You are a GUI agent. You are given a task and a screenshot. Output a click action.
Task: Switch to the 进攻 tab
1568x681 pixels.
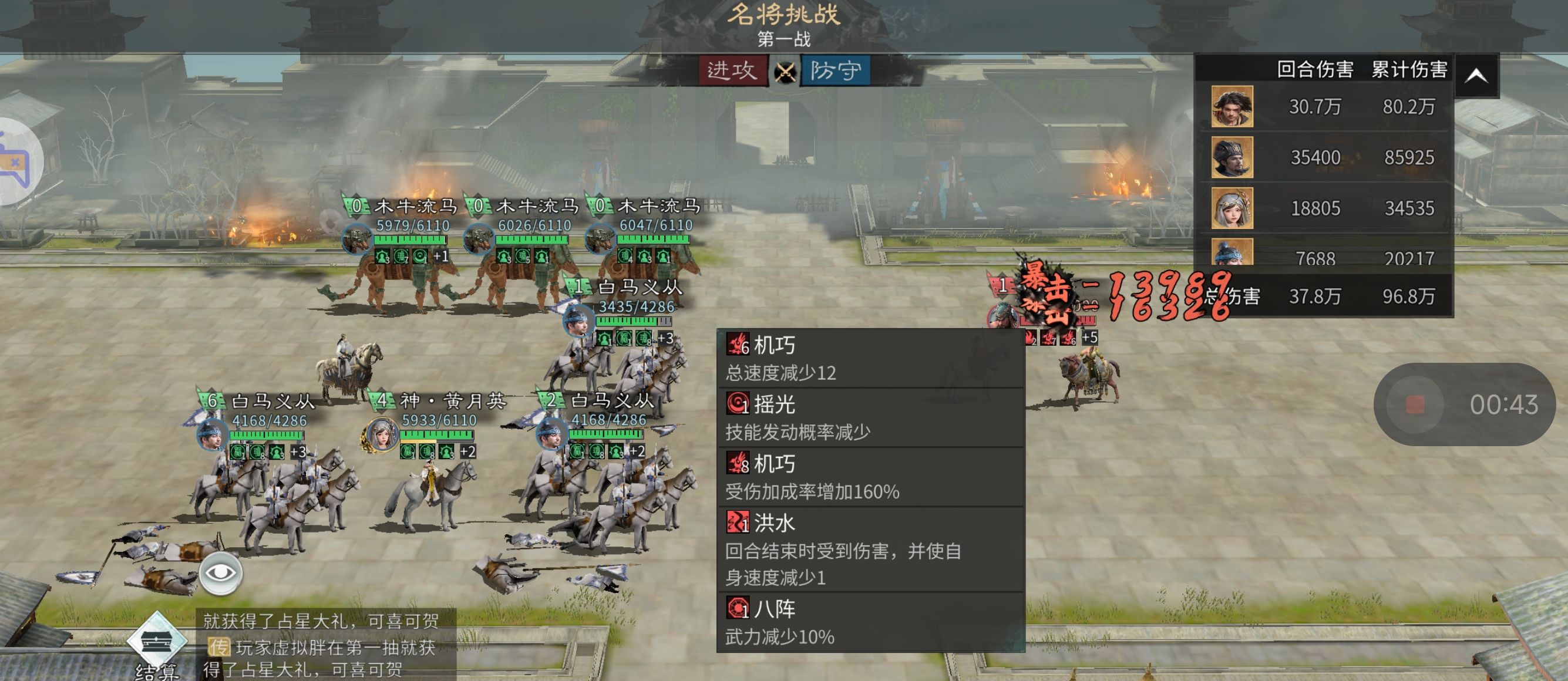(732, 70)
